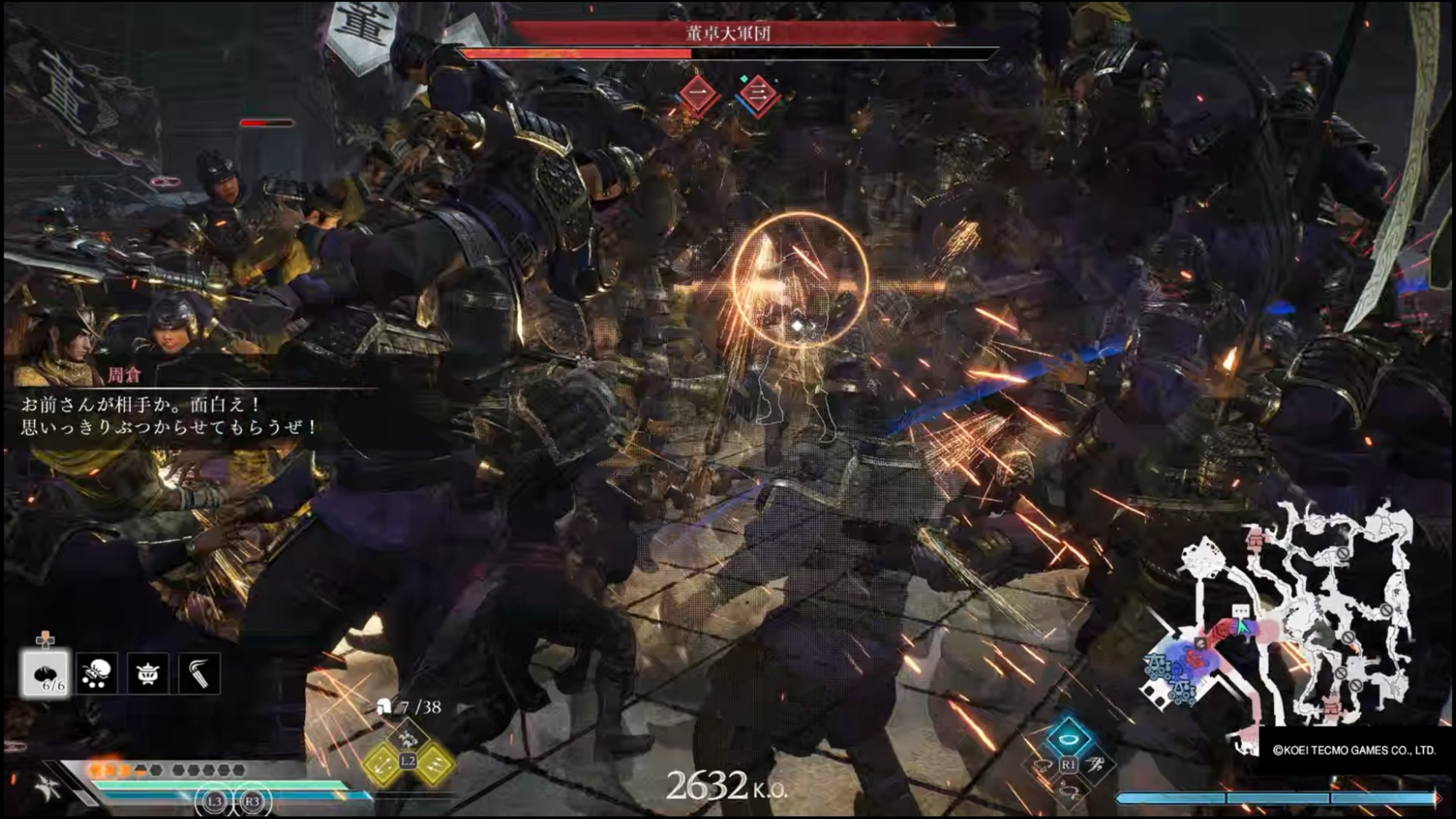The image size is (1456, 819).
Task: Use the running figure battle art
Action: tap(1094, 764)
